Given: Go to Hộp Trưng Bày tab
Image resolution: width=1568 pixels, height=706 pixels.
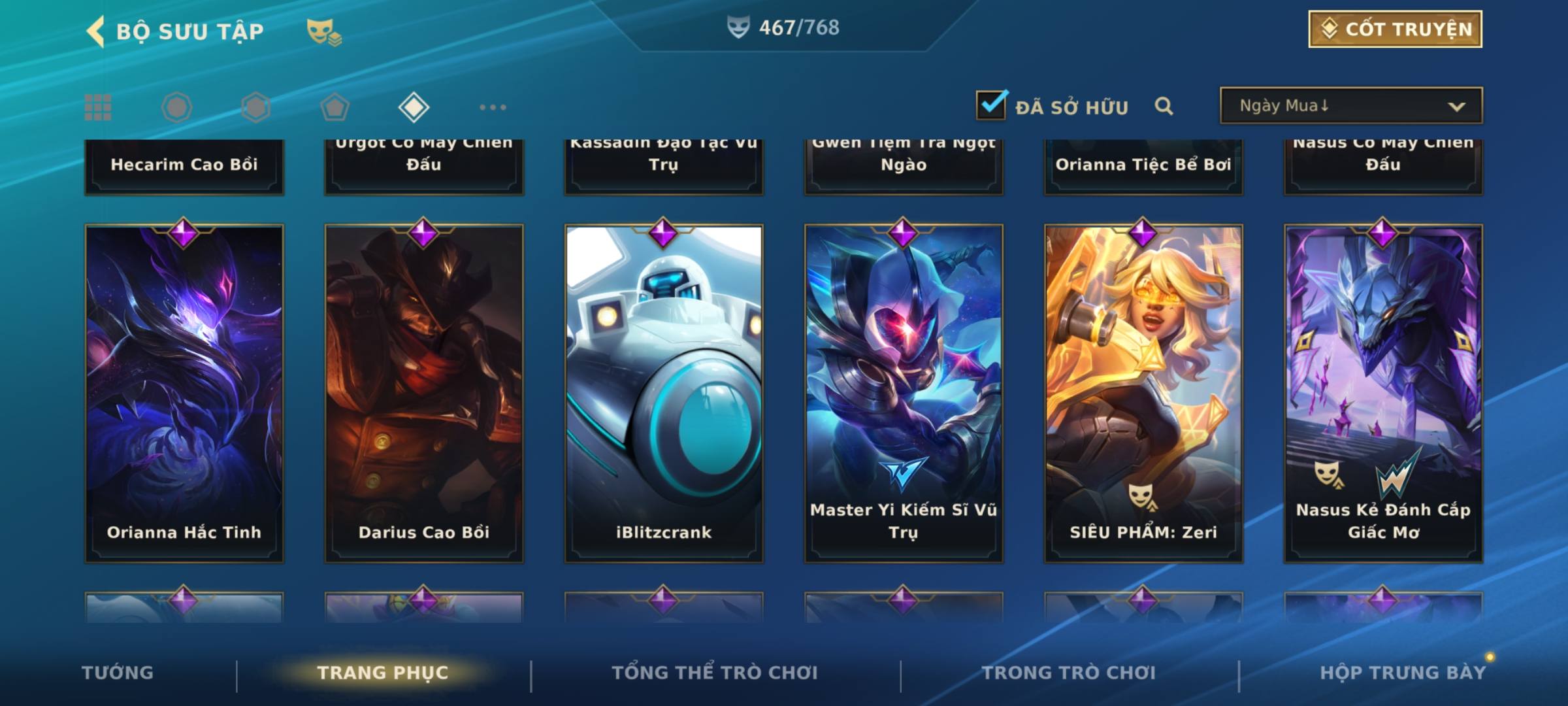Looking at the screenshot, I should click(1403, 673).
